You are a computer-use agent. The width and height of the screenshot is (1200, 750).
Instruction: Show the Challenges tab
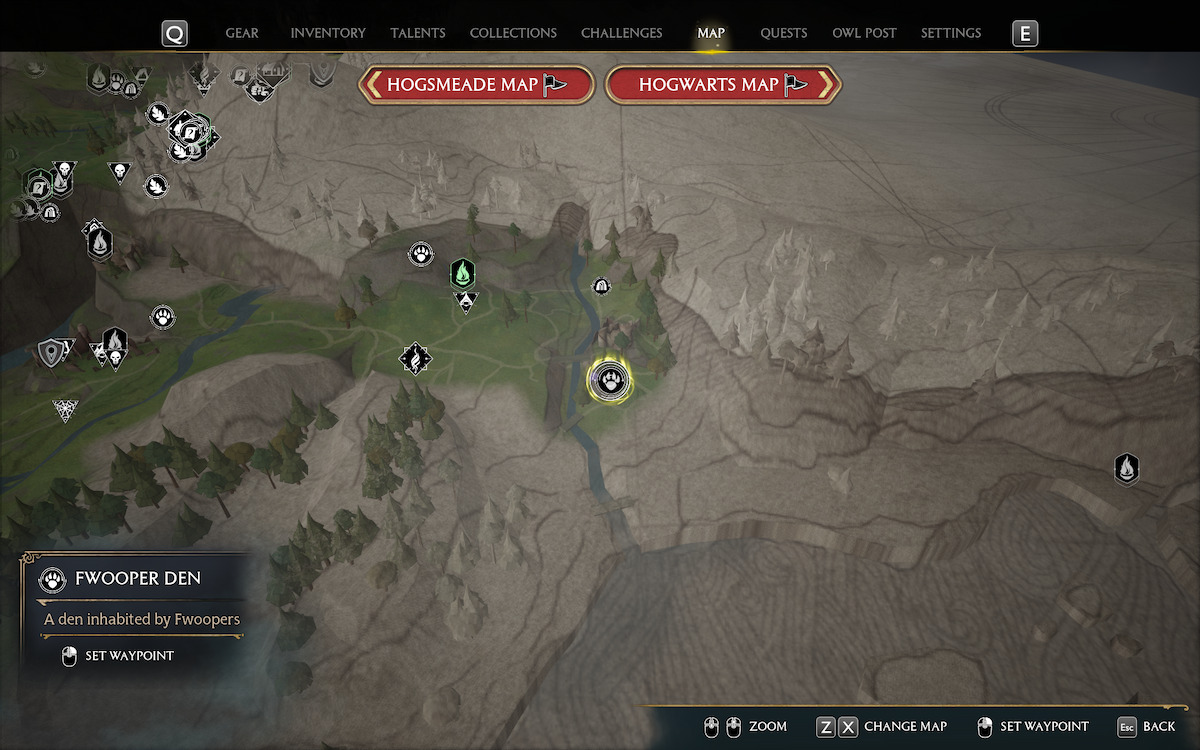(621, 33)
